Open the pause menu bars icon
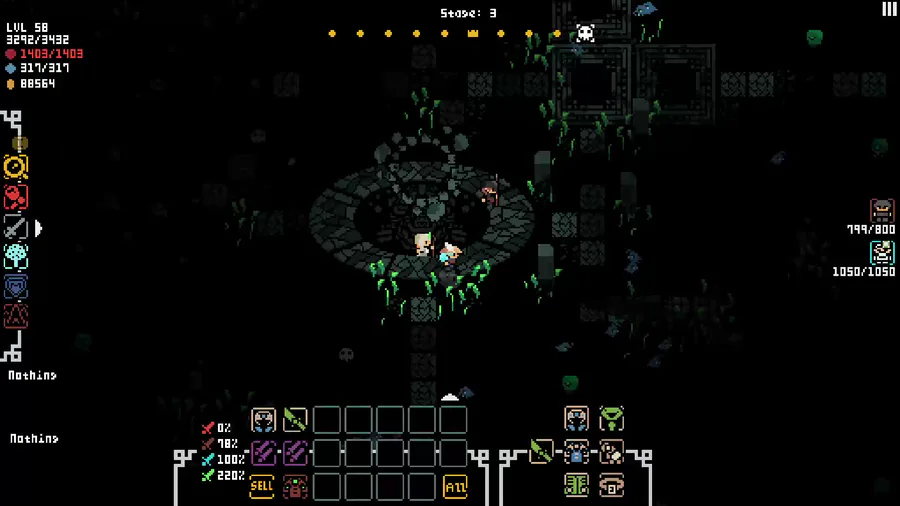The height and width of the screenshot is (506, 900). click(x=889, y=9)
